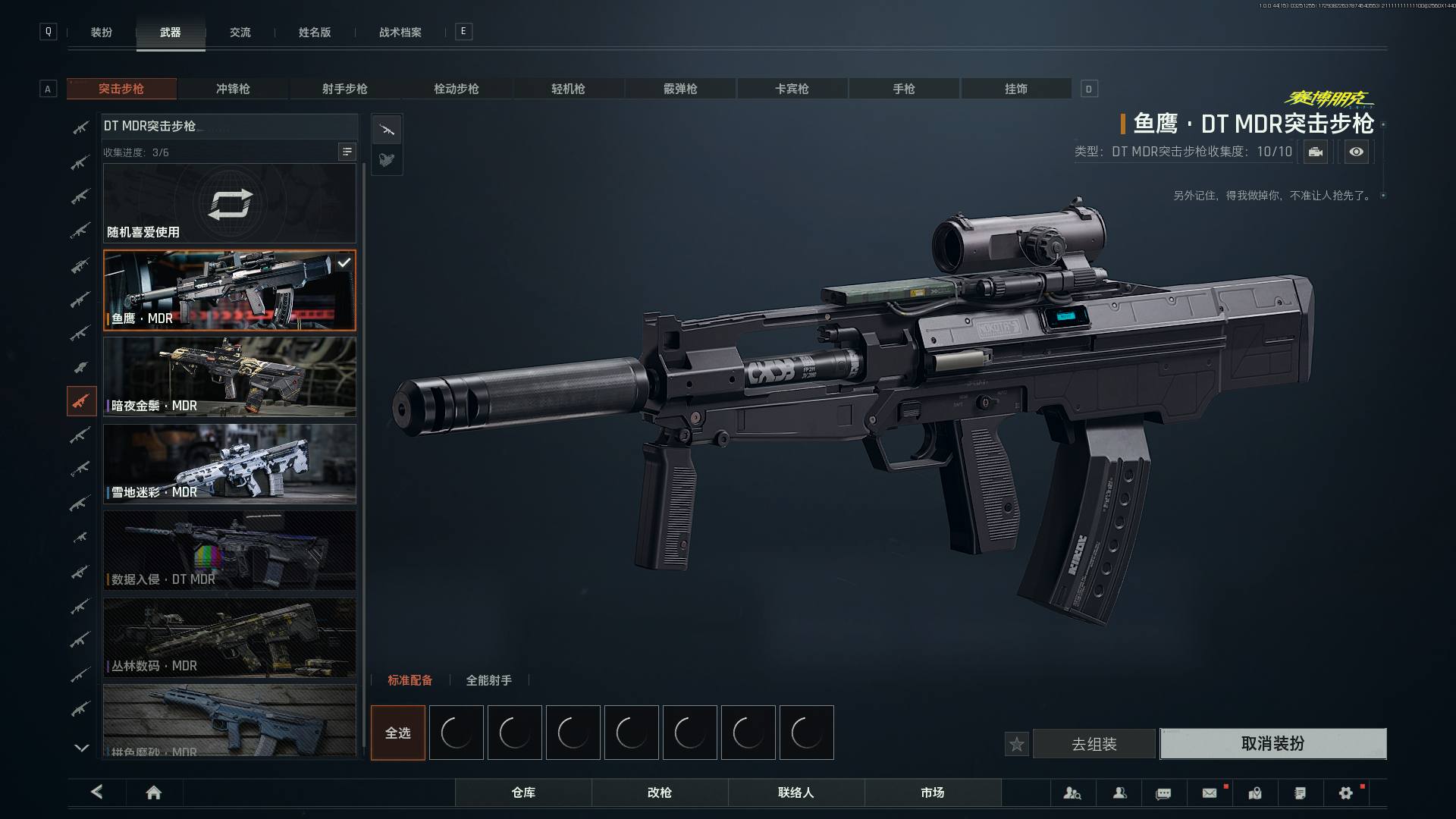Show the 射手步枪 category
This screenshot has height=819, width=1456.
345,89
